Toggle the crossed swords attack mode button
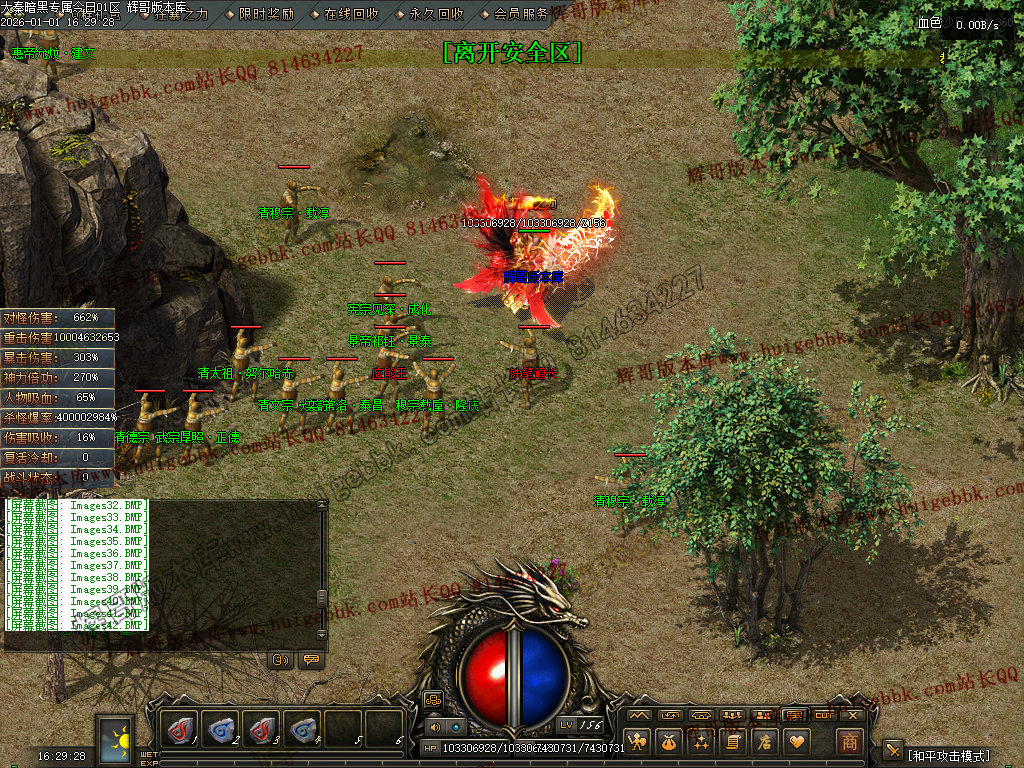 point(893,750)
